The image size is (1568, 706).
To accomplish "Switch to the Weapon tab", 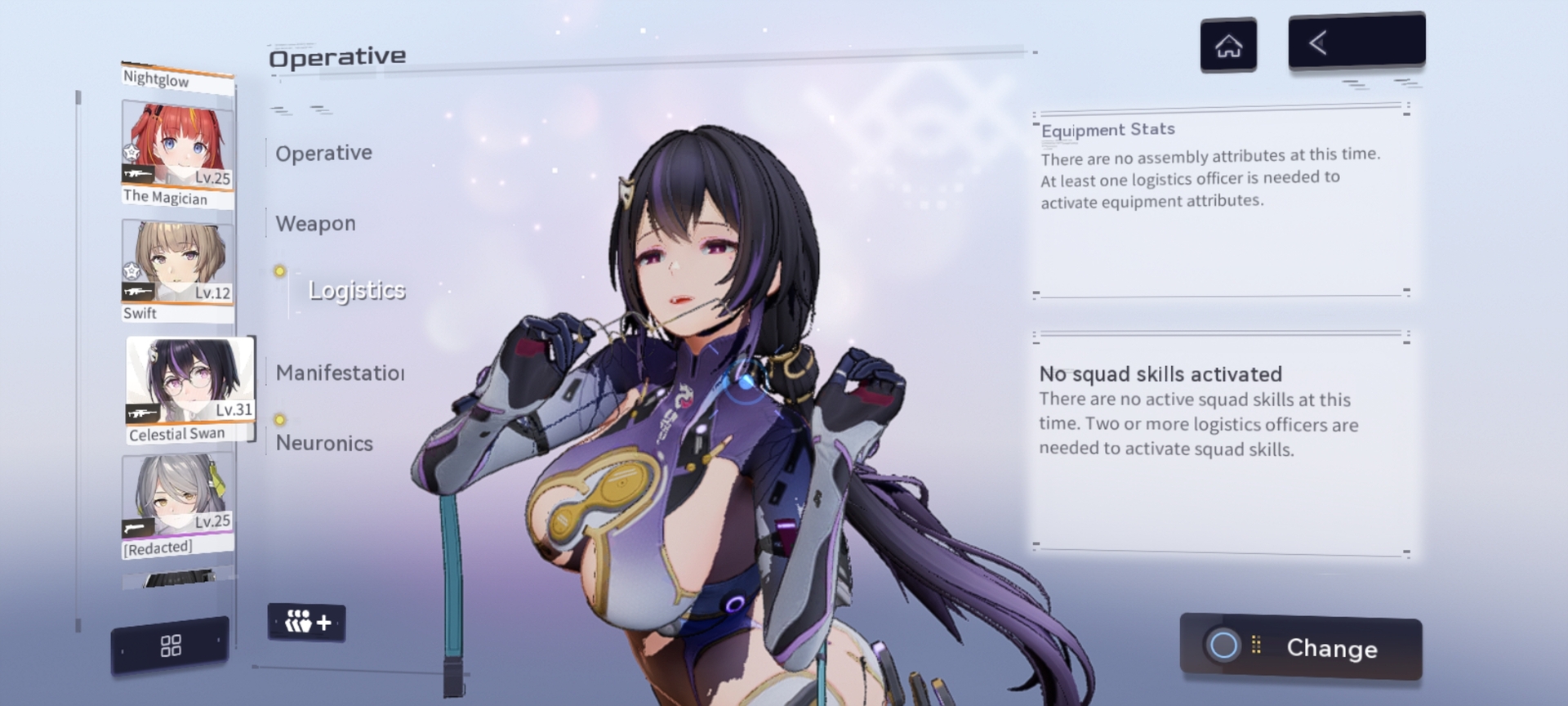I will (315, 224).
